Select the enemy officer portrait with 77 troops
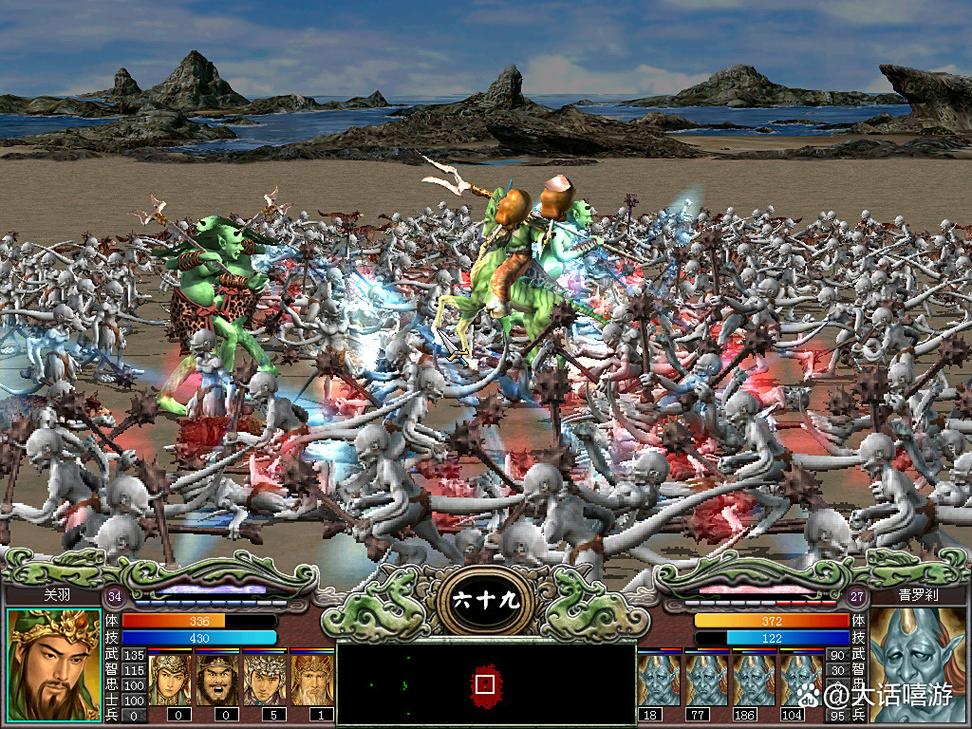This screenshot has height=729, width=972. [x=707, y=680]
